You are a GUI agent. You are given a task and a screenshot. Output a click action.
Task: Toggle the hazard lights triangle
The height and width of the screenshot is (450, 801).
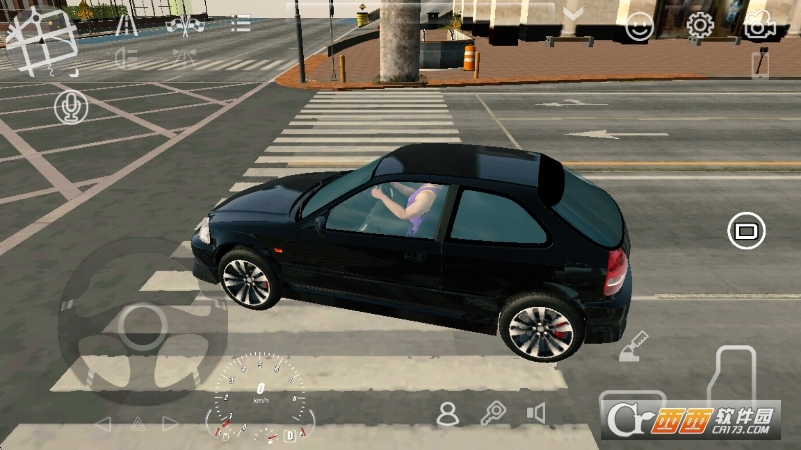[x=136, y=424]
